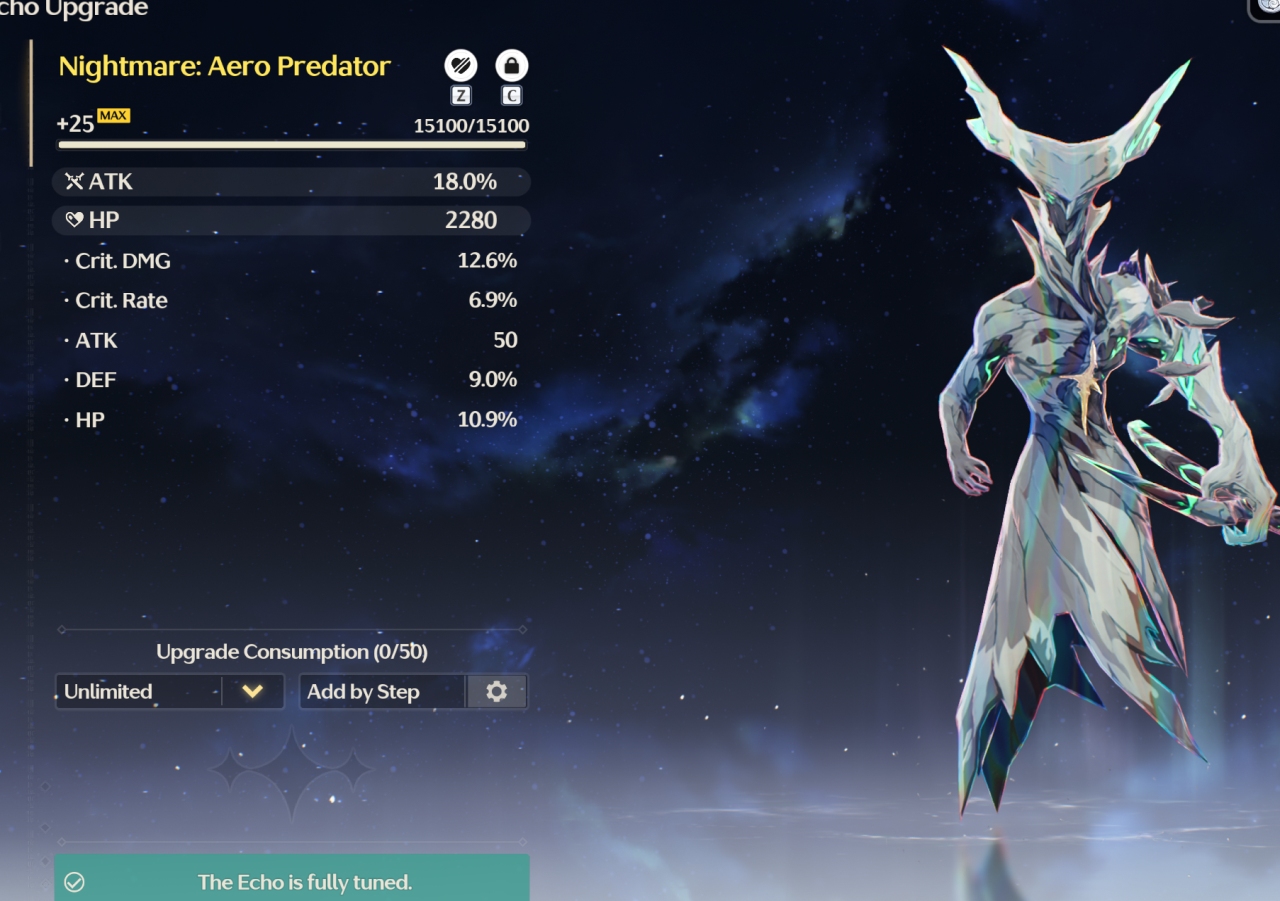Viewport: 1280px width, 901px height.
Task: Open the Add by Step gear settings
Action: (x=496, y=691)
